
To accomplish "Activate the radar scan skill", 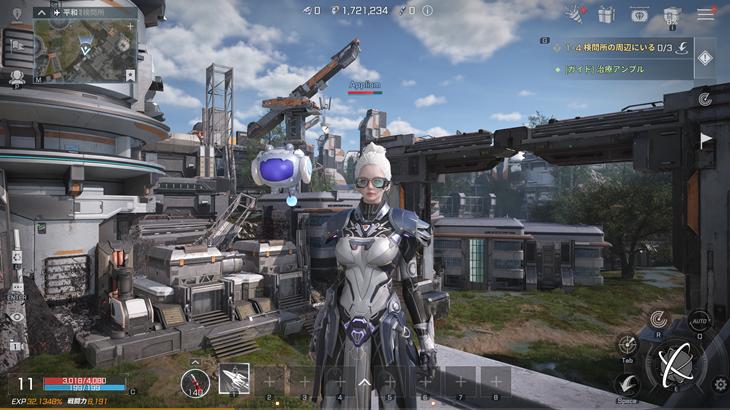I will click(x=658, y=319).
